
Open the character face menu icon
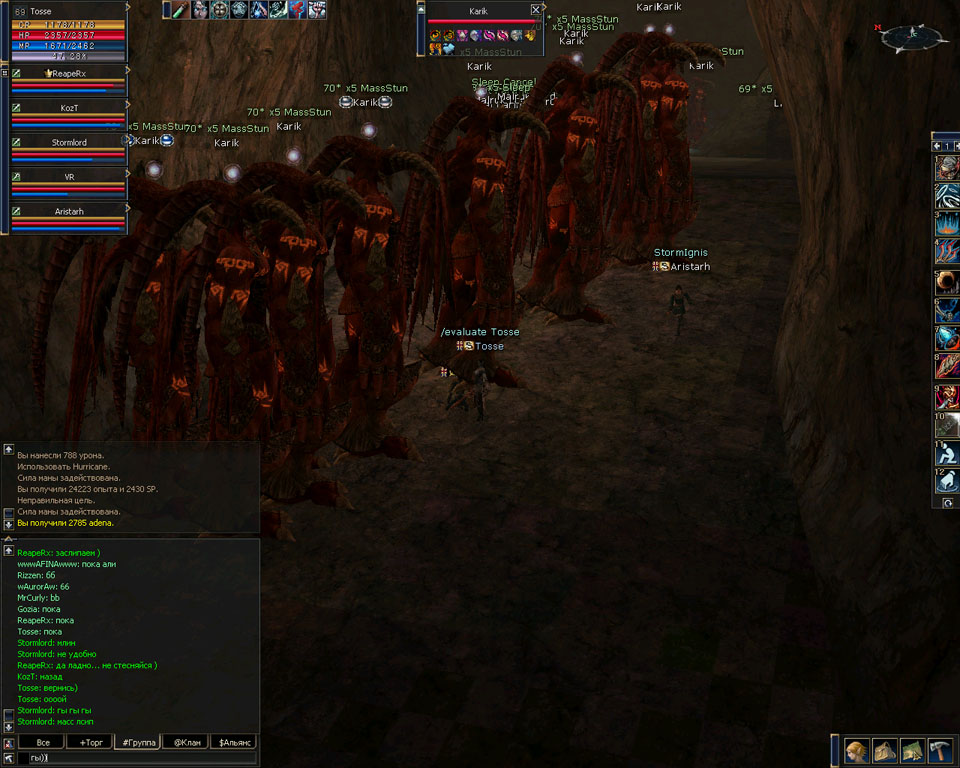tap(856, 750)
